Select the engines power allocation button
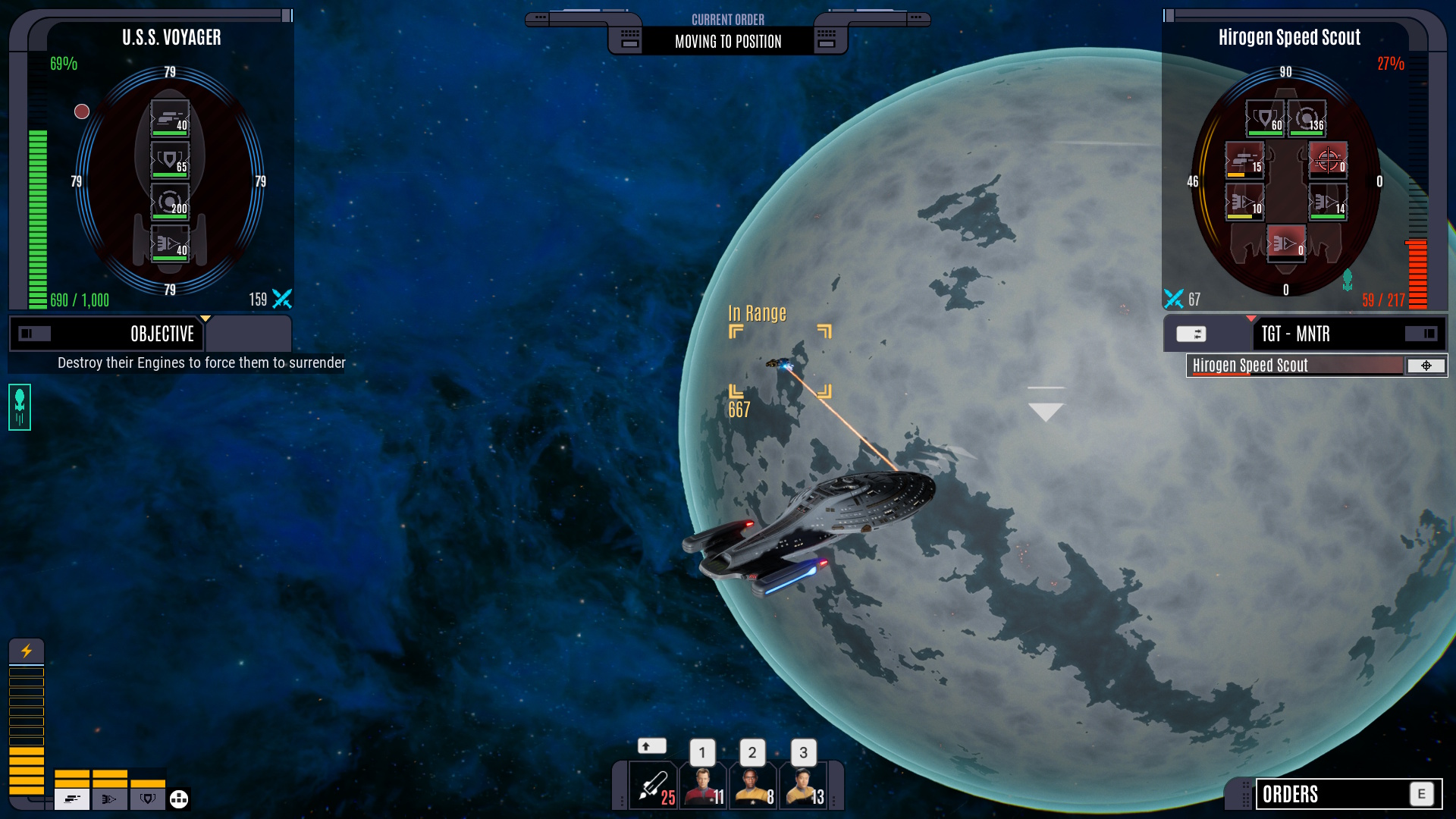Viewport: 1456px width, 819px height. (x=110, y=799)
